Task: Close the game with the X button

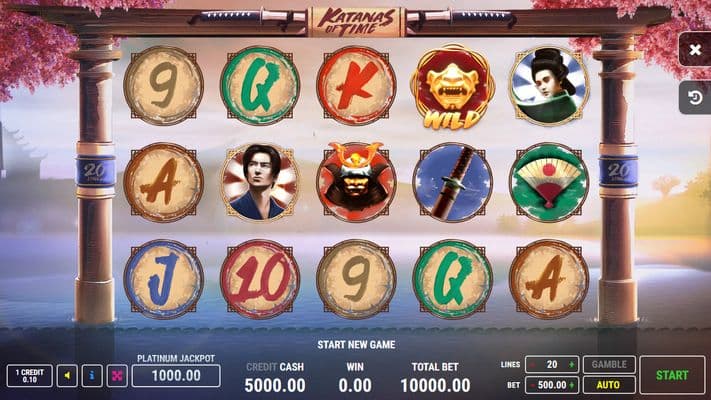Action: tap(695, 49)
